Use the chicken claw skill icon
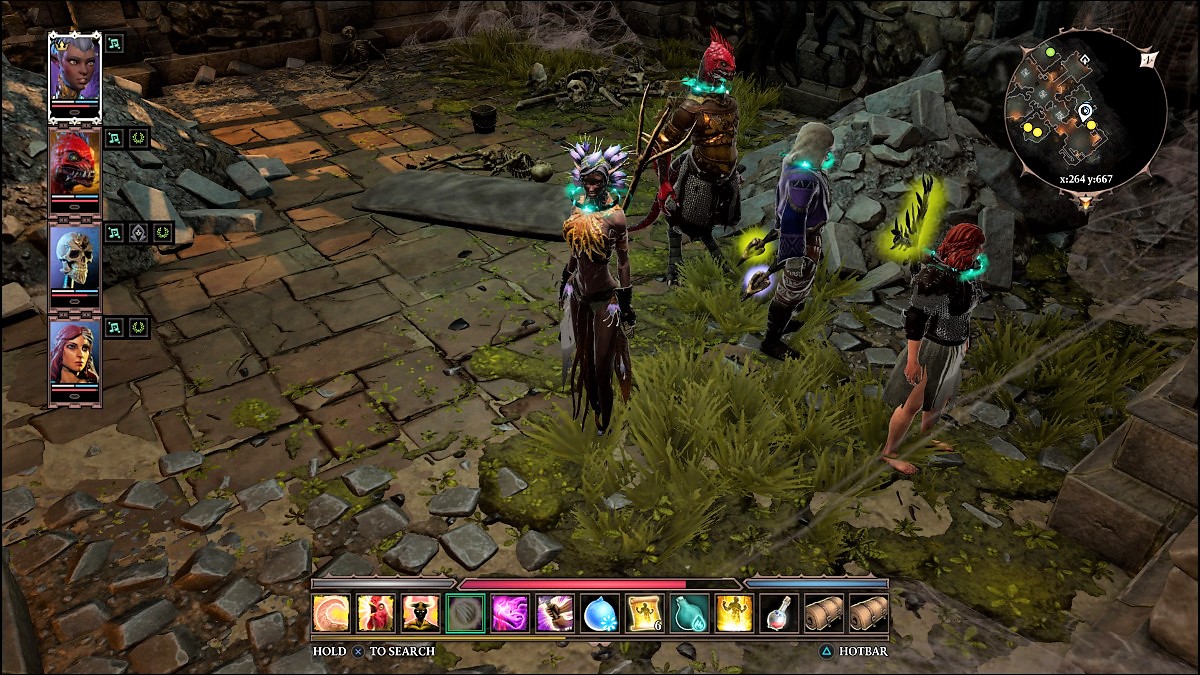 tap(374, 613)
